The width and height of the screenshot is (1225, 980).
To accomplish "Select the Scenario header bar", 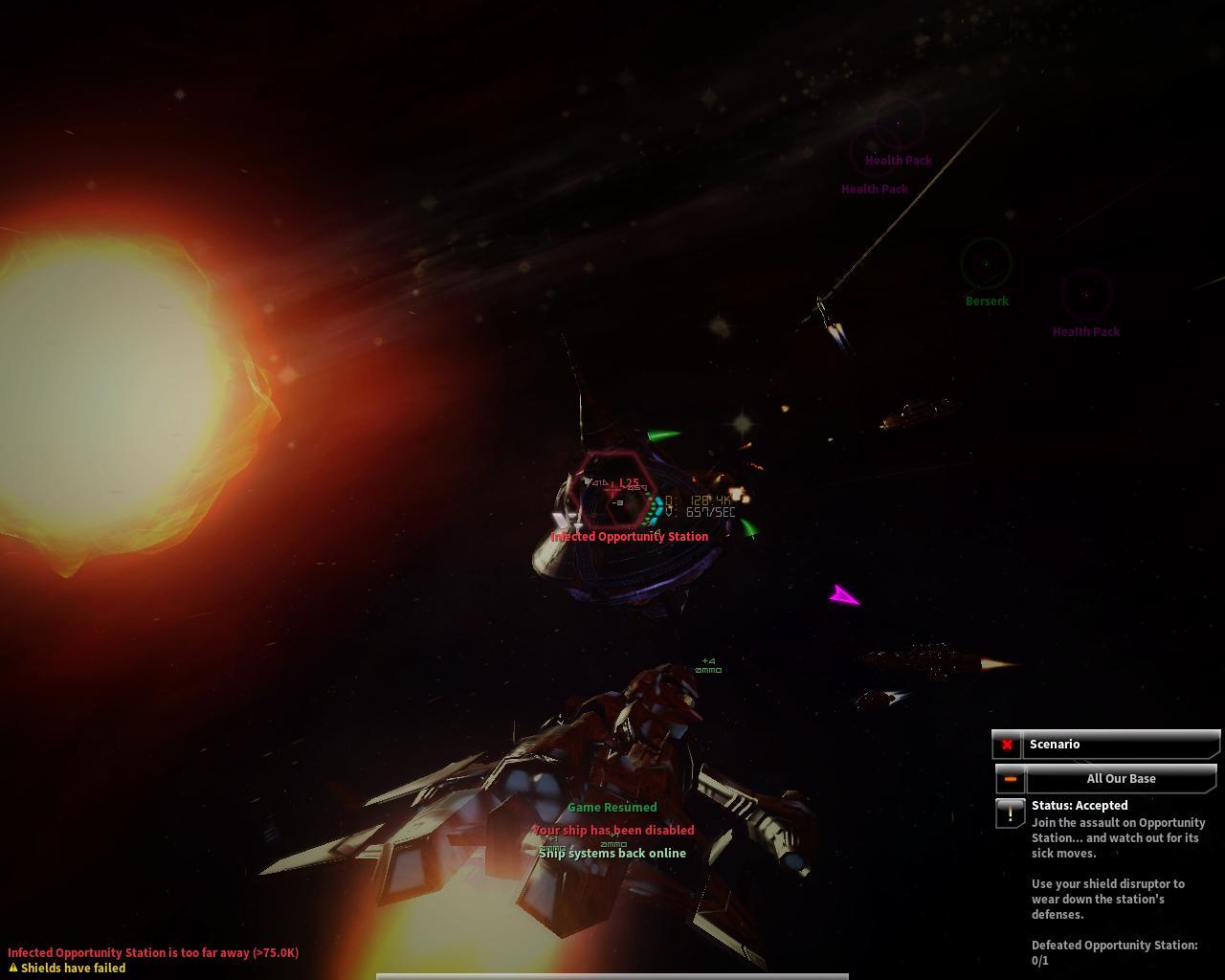I will (x=1122, y=745).
